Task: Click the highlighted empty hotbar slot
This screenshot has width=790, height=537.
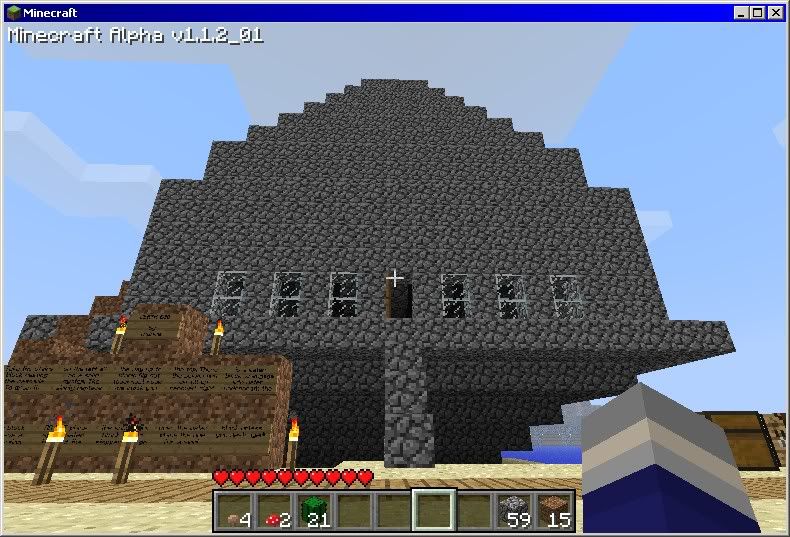Action: pos(434,511)
